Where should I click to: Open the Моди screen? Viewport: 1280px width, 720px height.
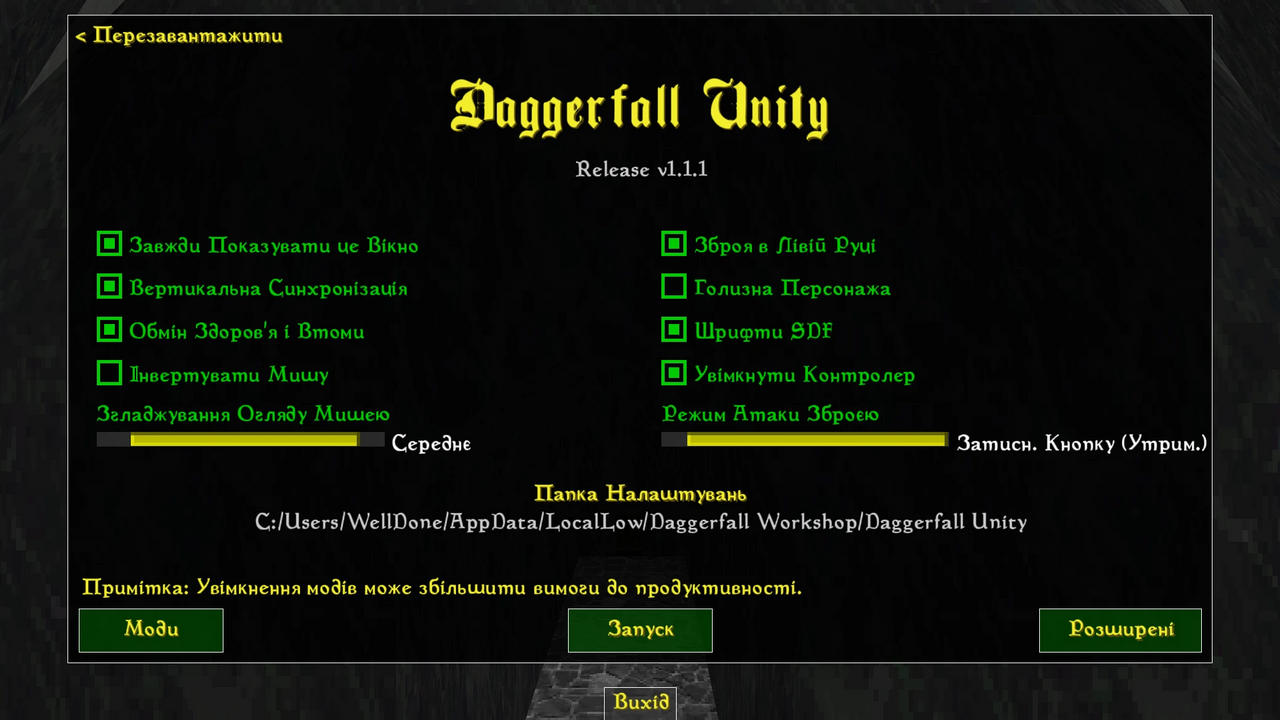coord(150,630)
